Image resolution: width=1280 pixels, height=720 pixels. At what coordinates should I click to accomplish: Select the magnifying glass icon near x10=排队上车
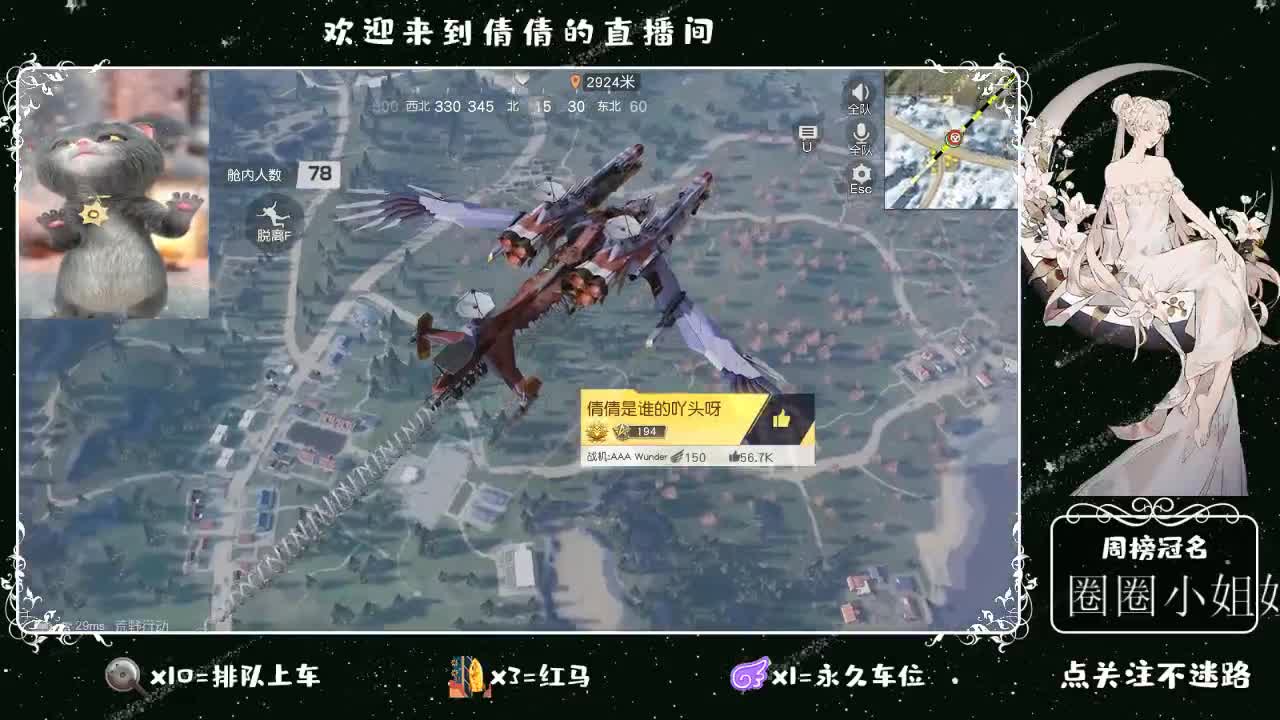pos(122,676)
